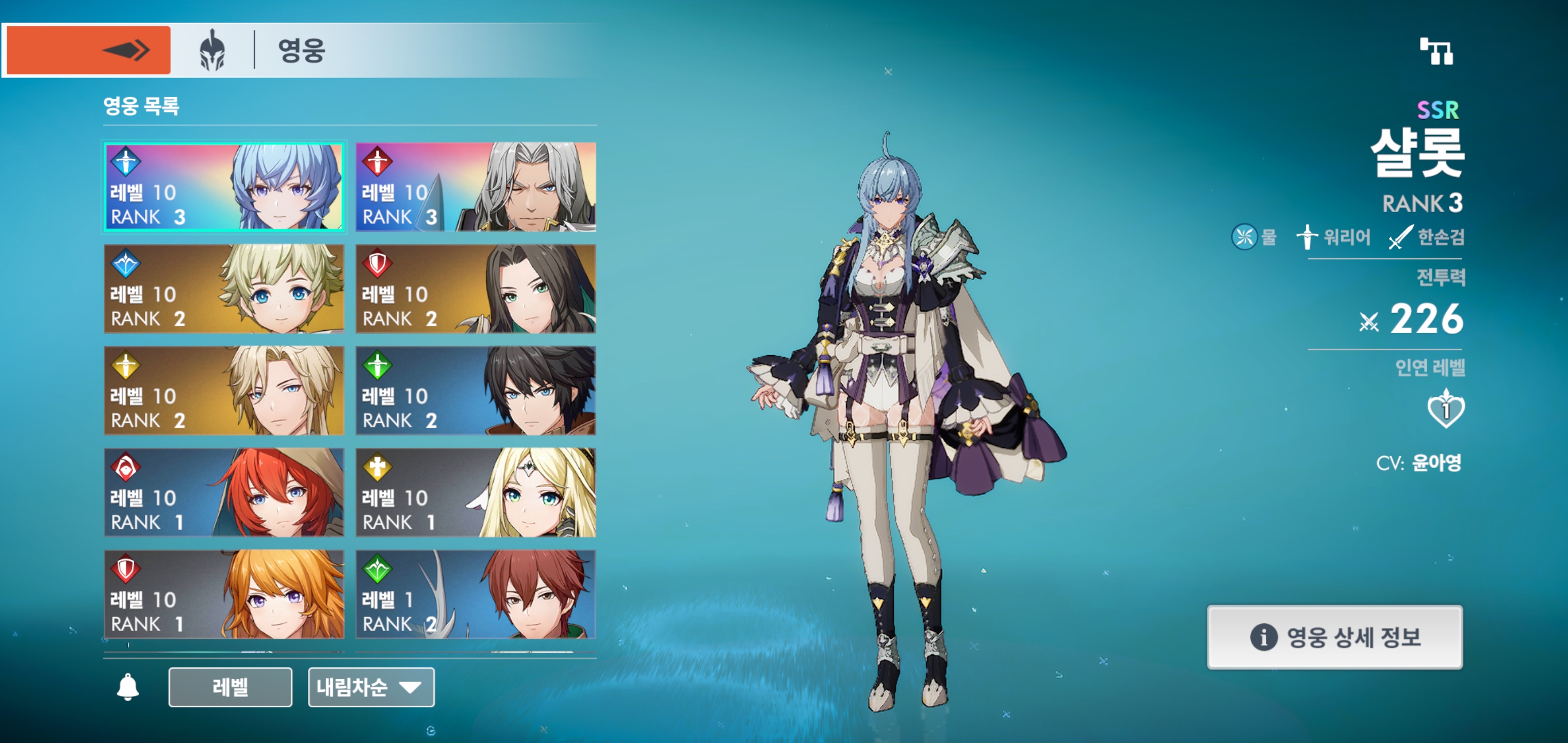Viewport: 1568px width, 743px height.
Task: Click the top-right layout toggle icon
Action: pos(1436,51)
